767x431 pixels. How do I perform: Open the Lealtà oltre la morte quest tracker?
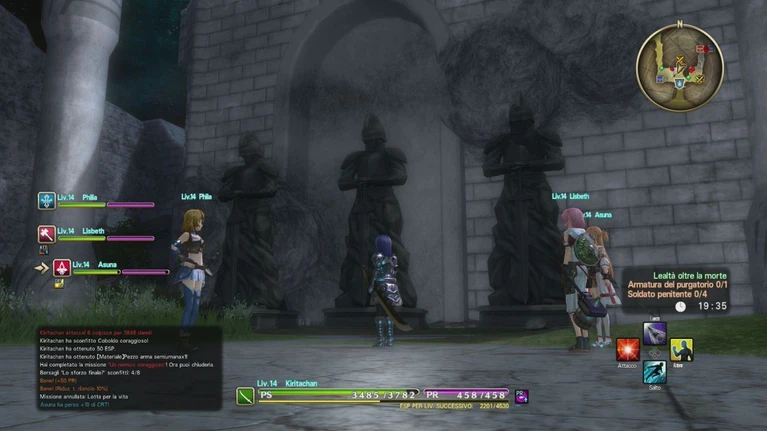676,290
